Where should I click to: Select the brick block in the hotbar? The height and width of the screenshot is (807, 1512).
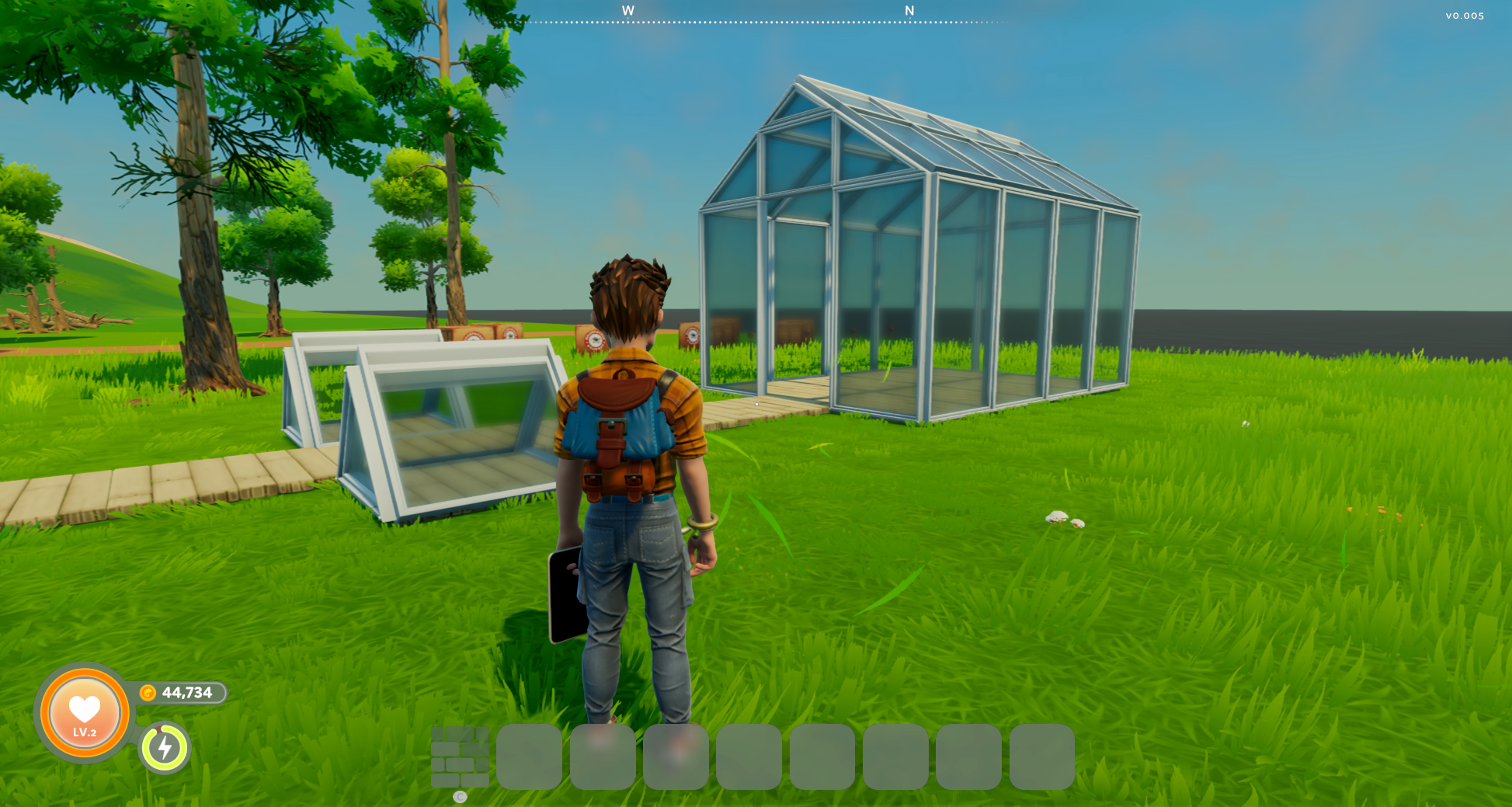[x=461, y=757]
